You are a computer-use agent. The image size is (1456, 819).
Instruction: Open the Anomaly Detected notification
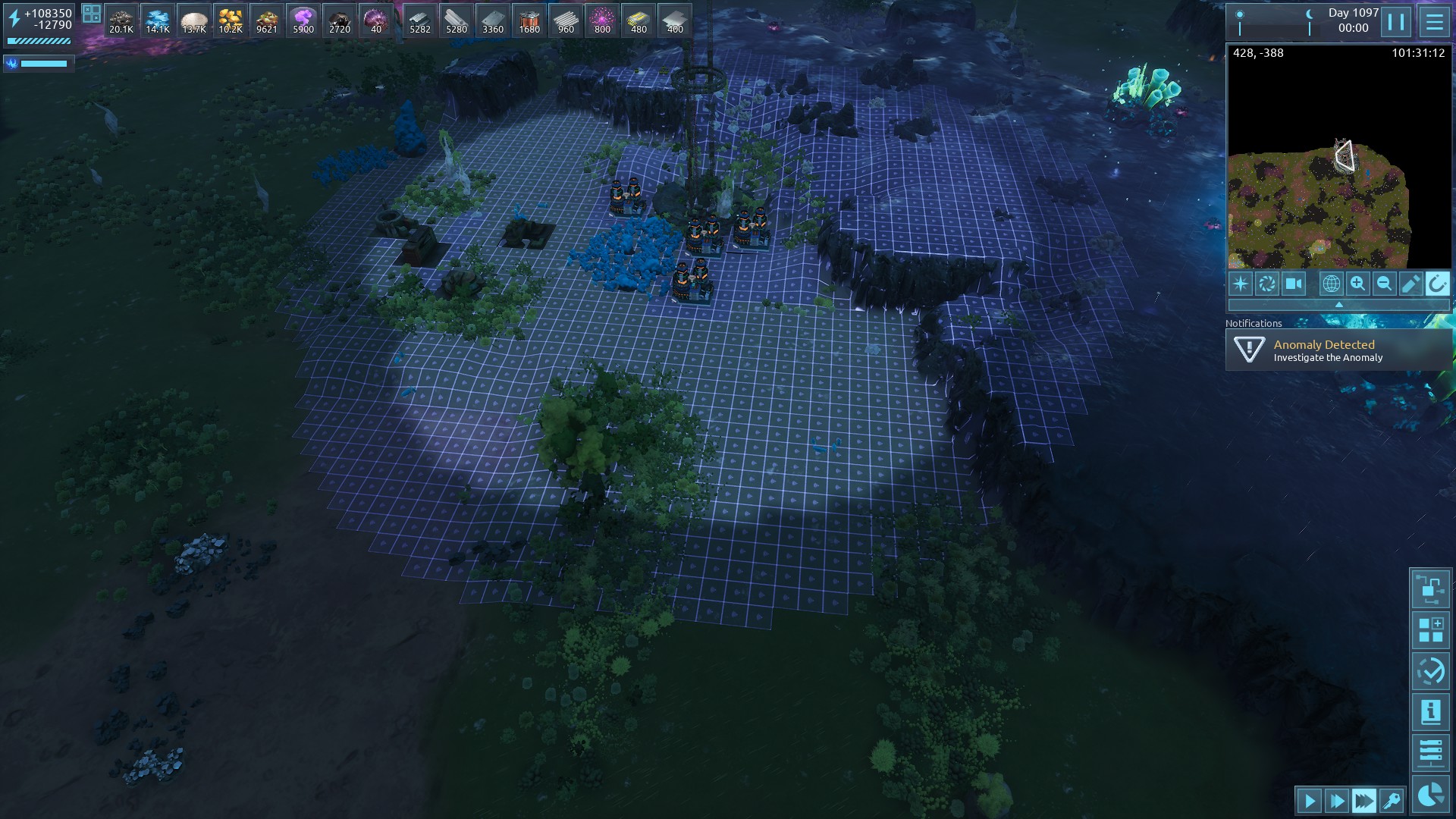pos(1338,350)
